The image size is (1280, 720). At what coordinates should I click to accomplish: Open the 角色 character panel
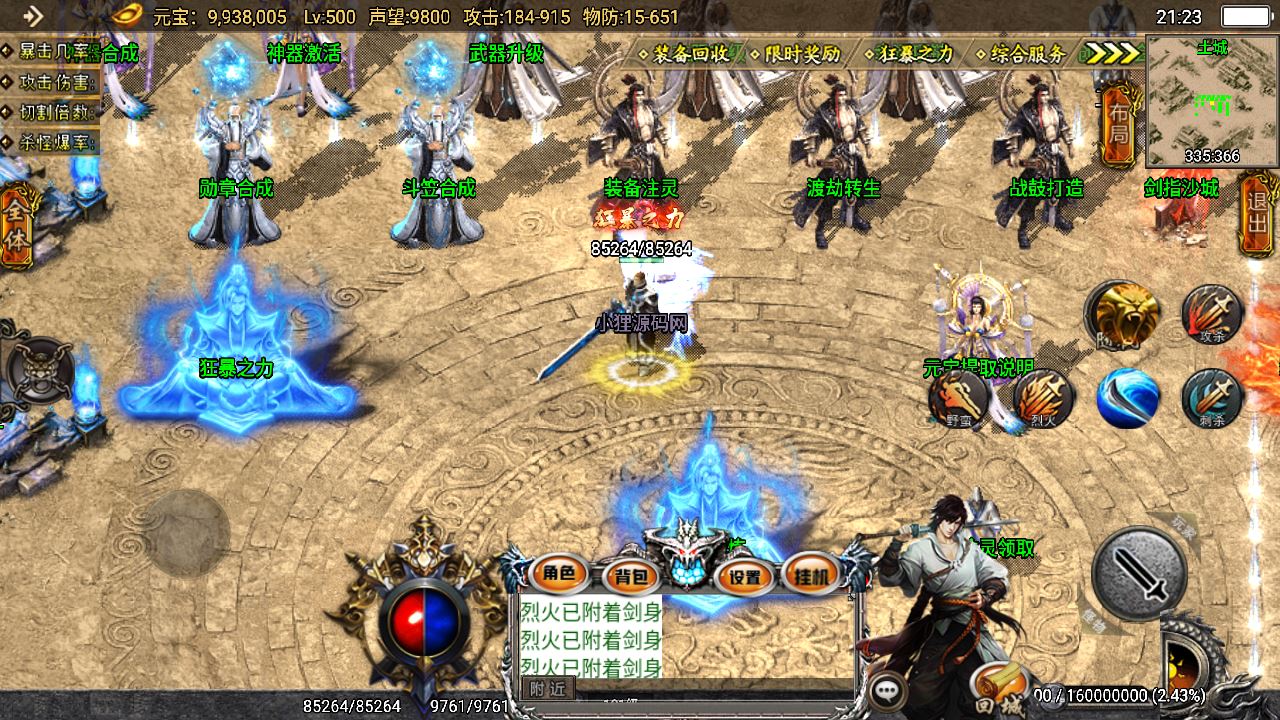tap(559, 574)
